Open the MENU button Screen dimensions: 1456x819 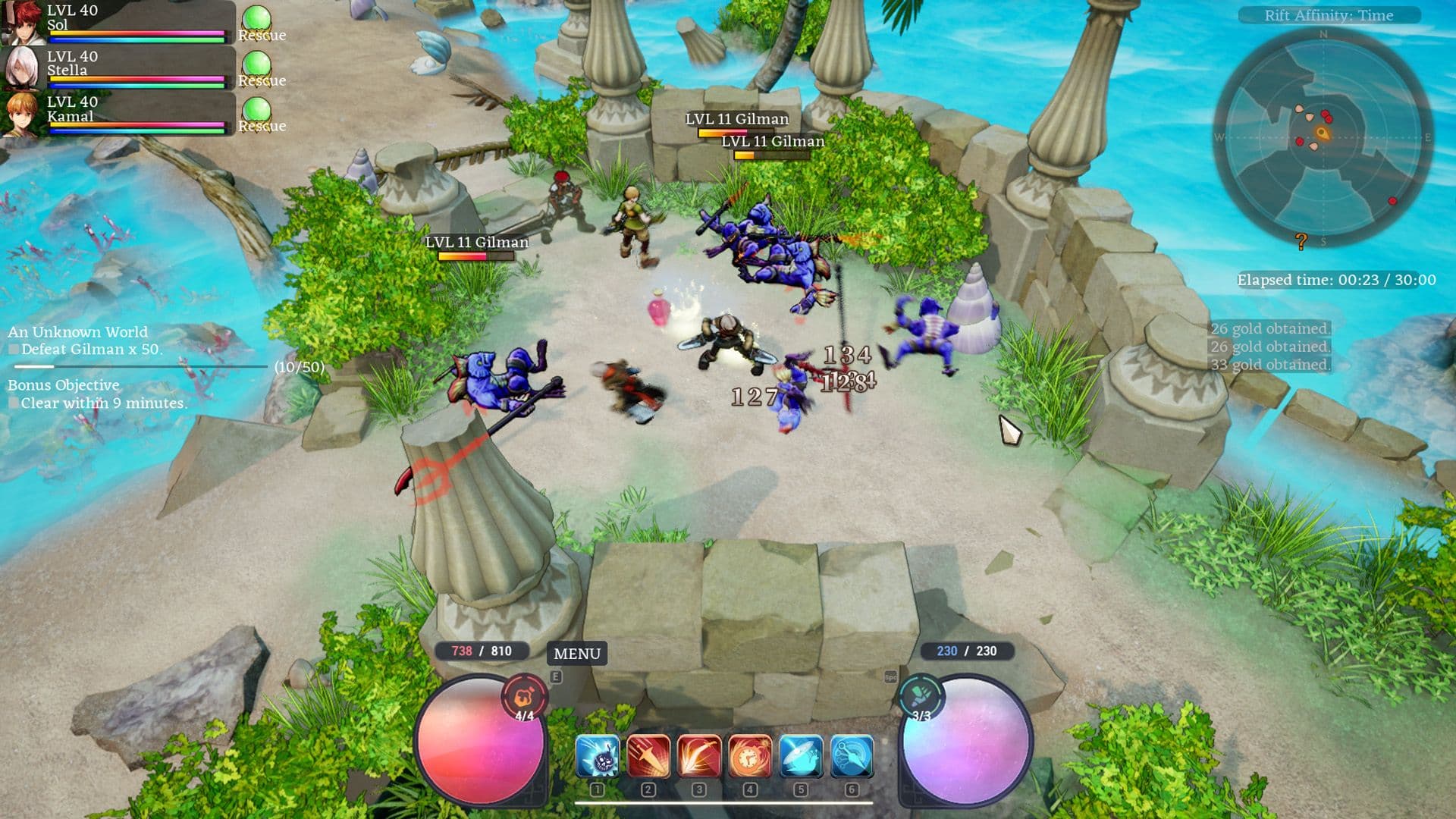[x=576, y=654]
